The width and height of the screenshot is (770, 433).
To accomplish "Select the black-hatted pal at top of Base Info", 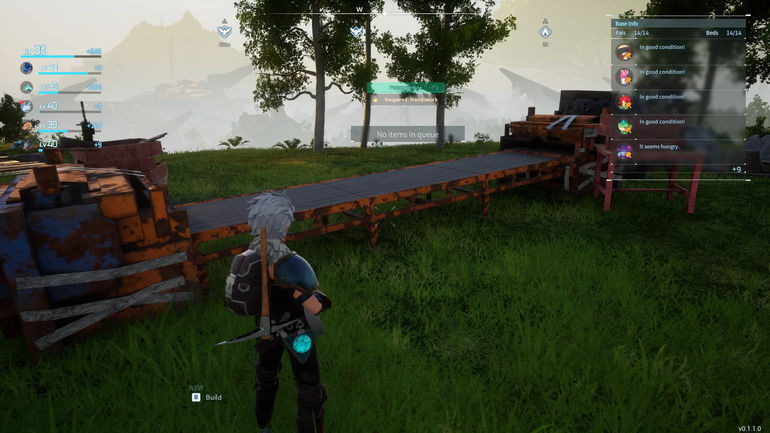I will coord(624,51).
